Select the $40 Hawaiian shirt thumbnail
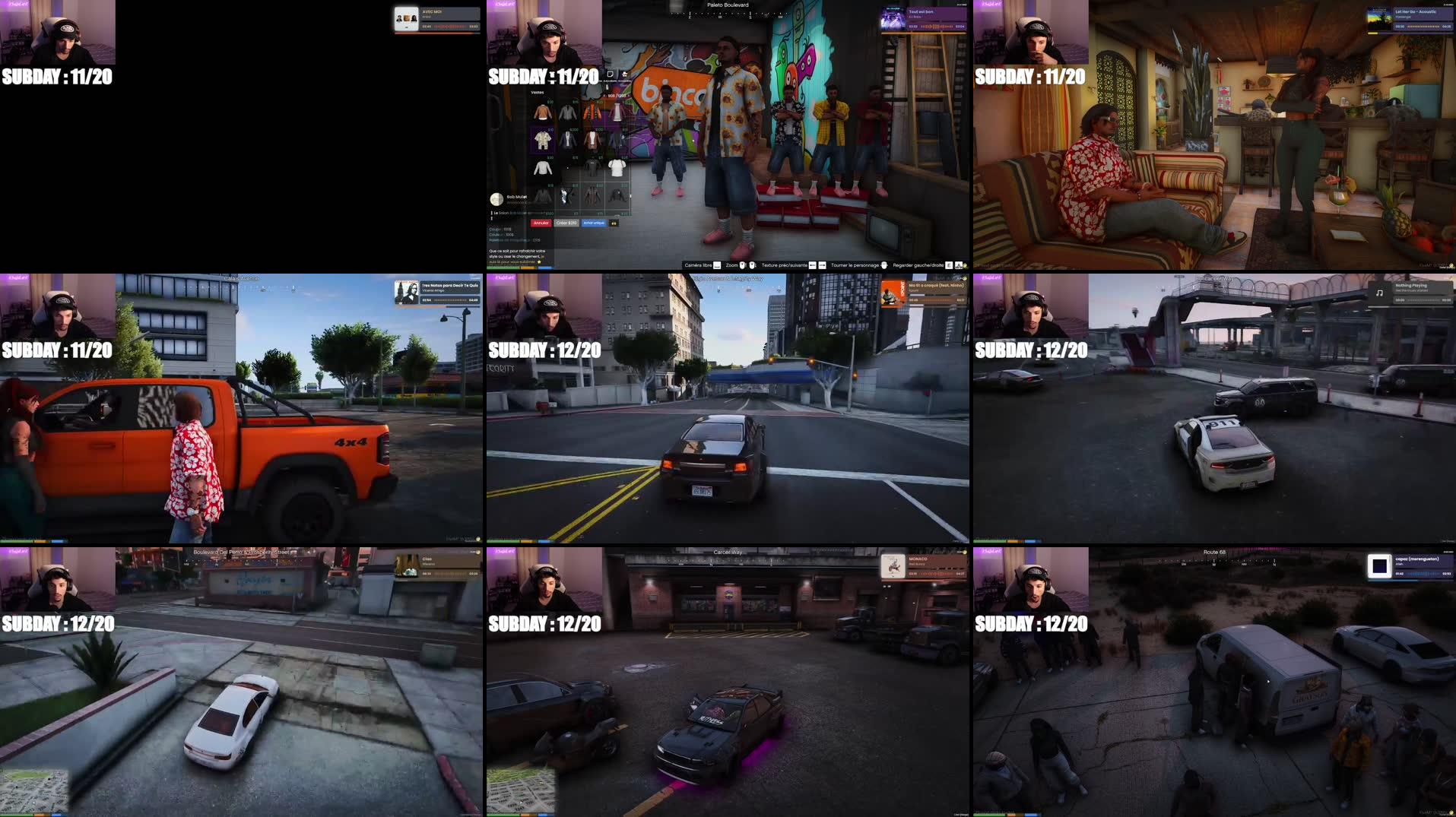 [x=542, y=139]
